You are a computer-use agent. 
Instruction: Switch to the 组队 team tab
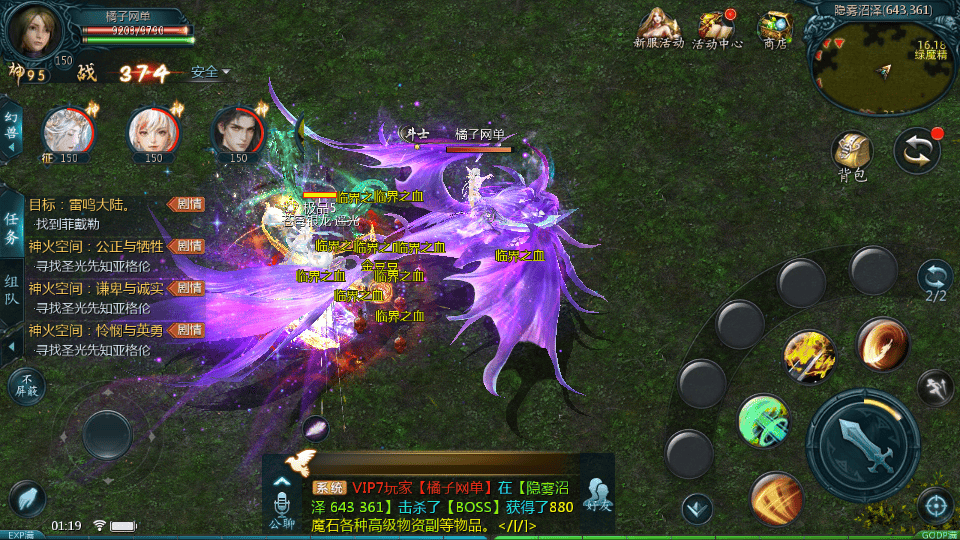click(12, 290)
